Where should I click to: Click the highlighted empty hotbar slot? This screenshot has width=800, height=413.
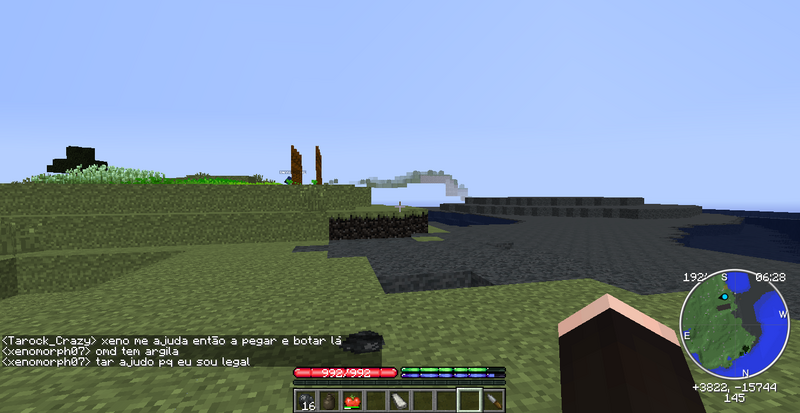point(468,400)
